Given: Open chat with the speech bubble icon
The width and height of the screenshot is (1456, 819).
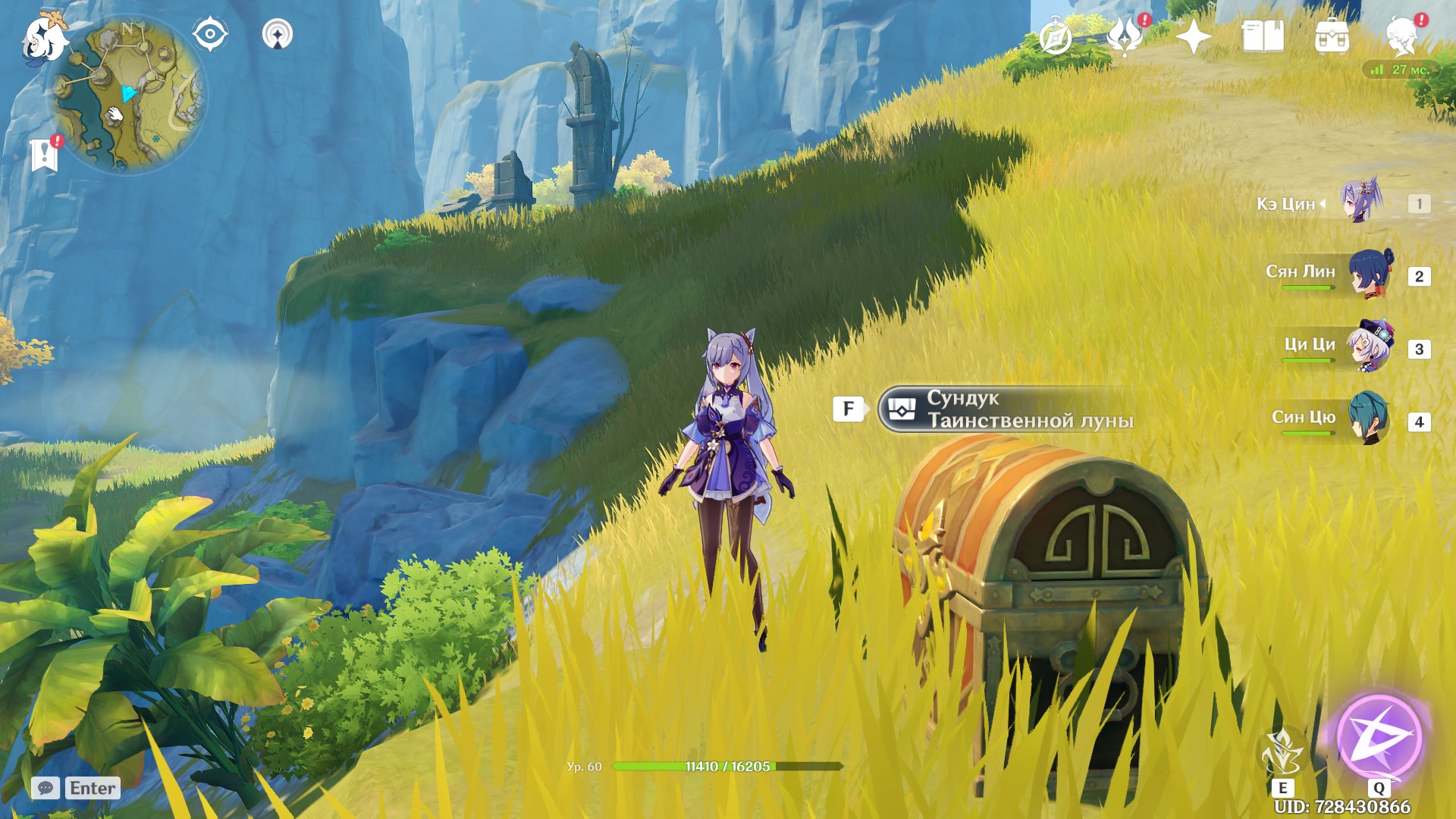Looking at the screenshot, I should (47, 787).
